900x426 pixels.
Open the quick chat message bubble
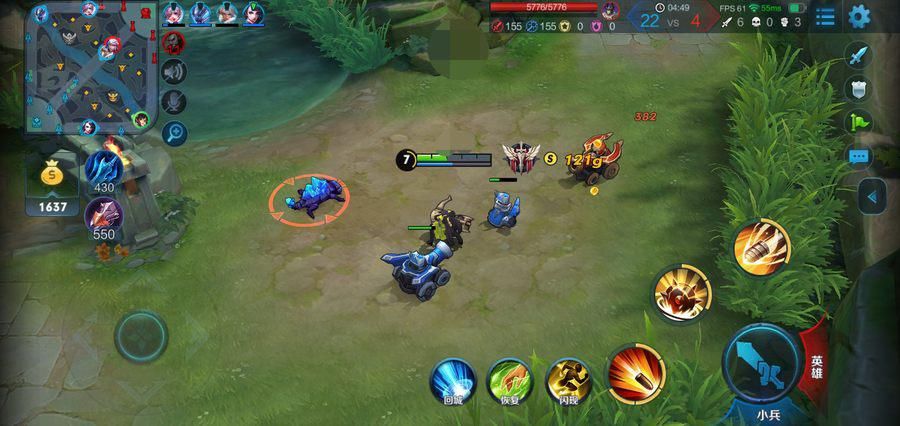(x=859, y=157)
